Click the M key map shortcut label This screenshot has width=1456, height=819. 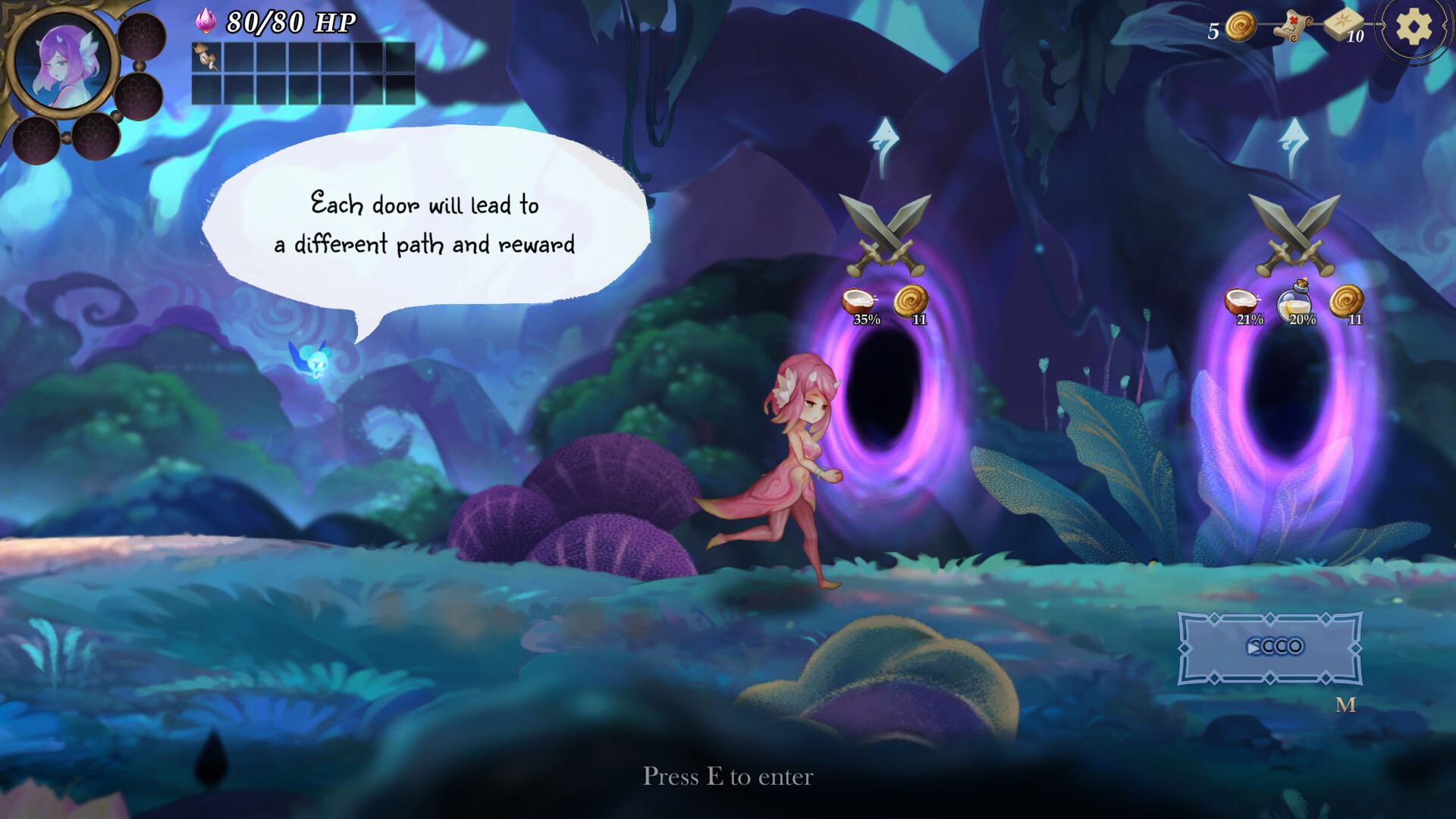click(1345, 707)
